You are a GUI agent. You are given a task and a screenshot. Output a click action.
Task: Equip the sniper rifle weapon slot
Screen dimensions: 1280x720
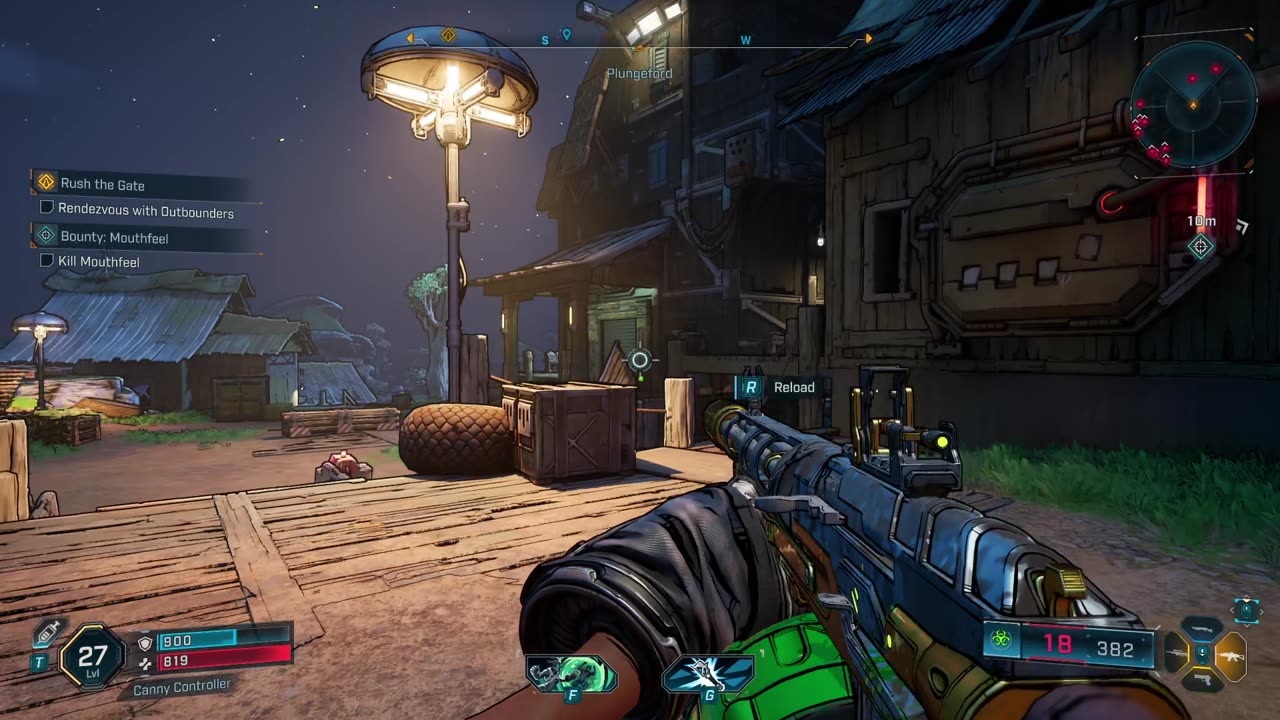click(1175, 654)
